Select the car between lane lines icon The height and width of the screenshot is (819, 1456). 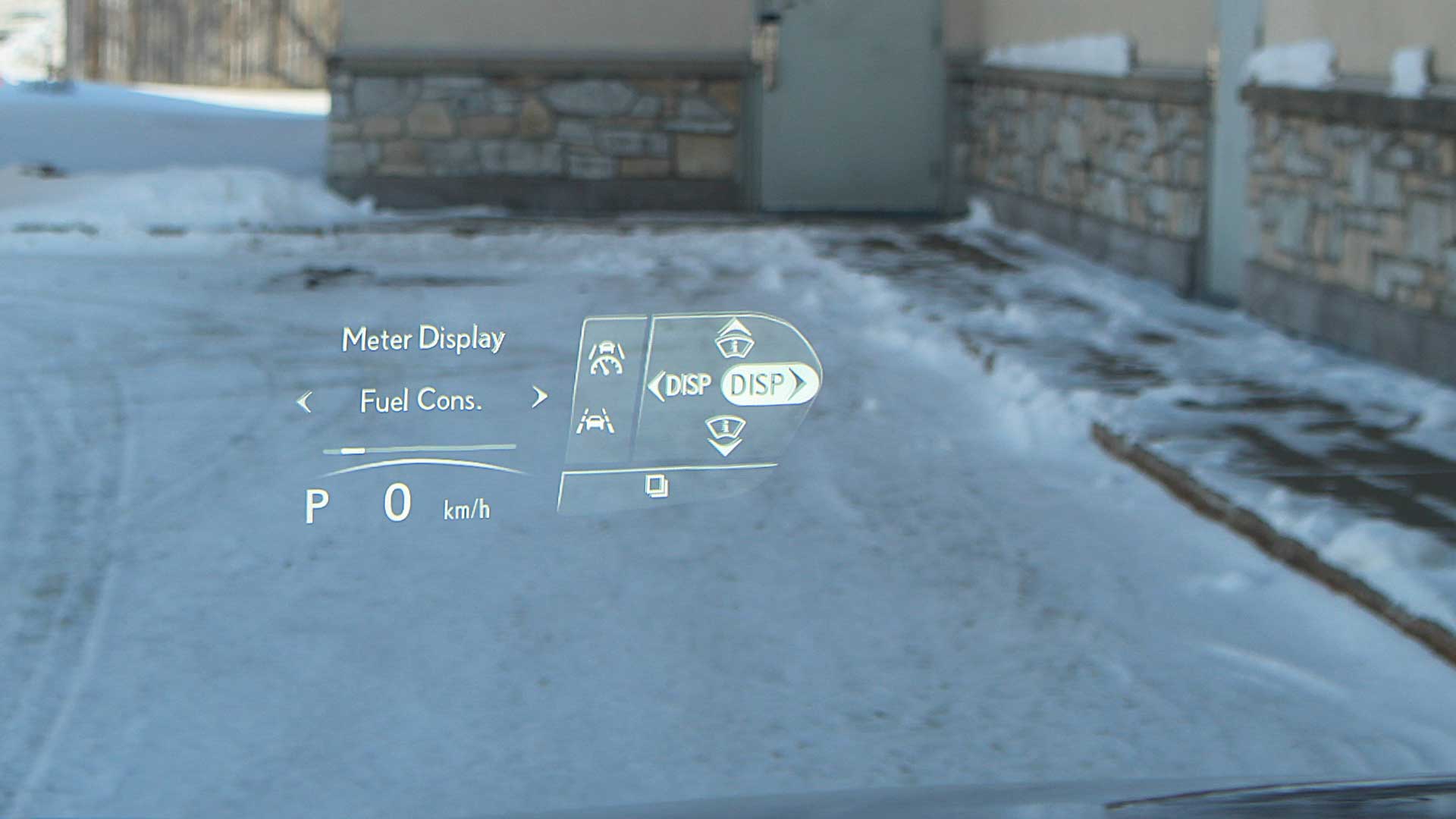595,421
